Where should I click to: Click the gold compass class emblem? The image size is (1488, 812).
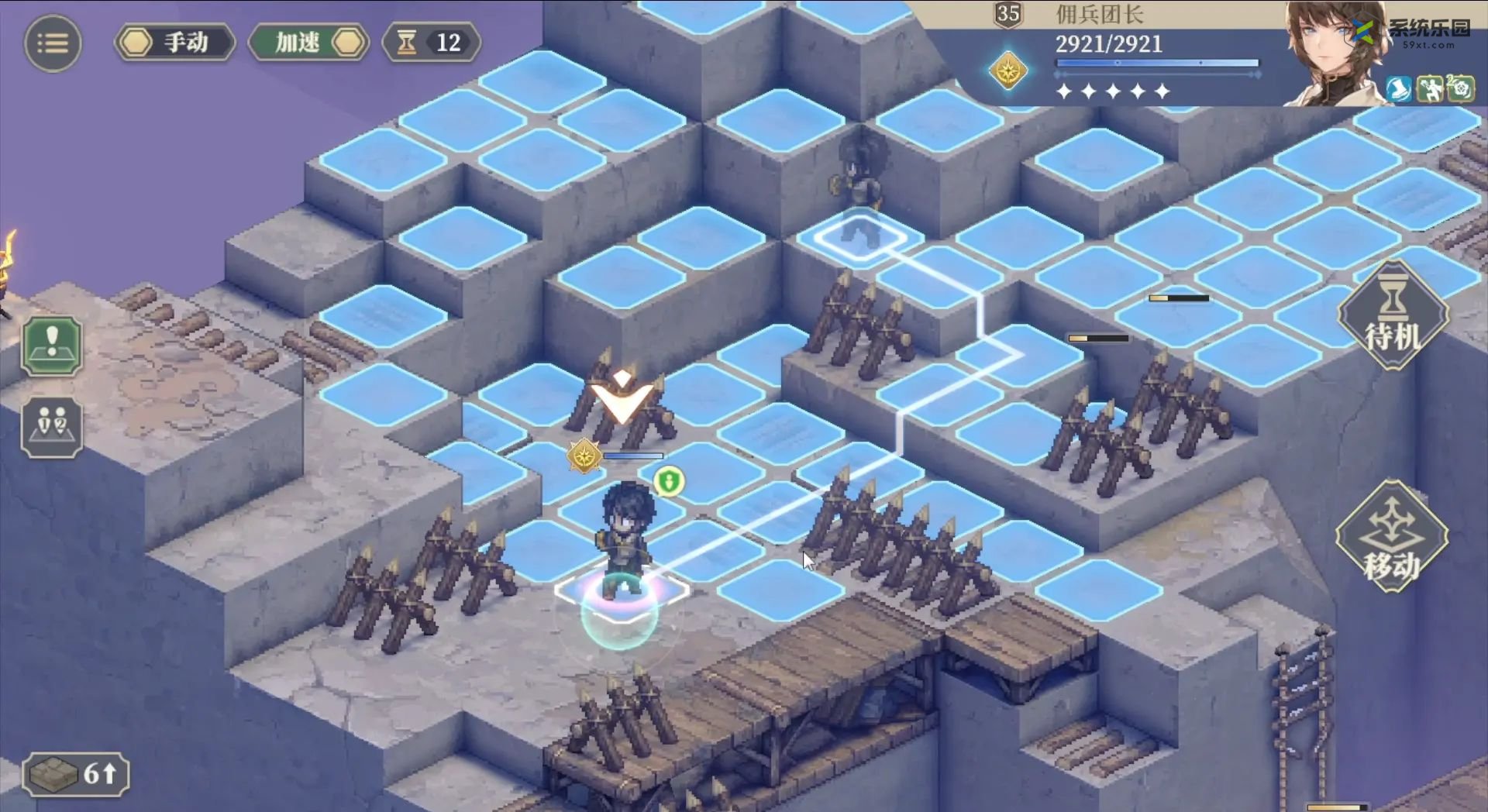tap(1008, 71)
